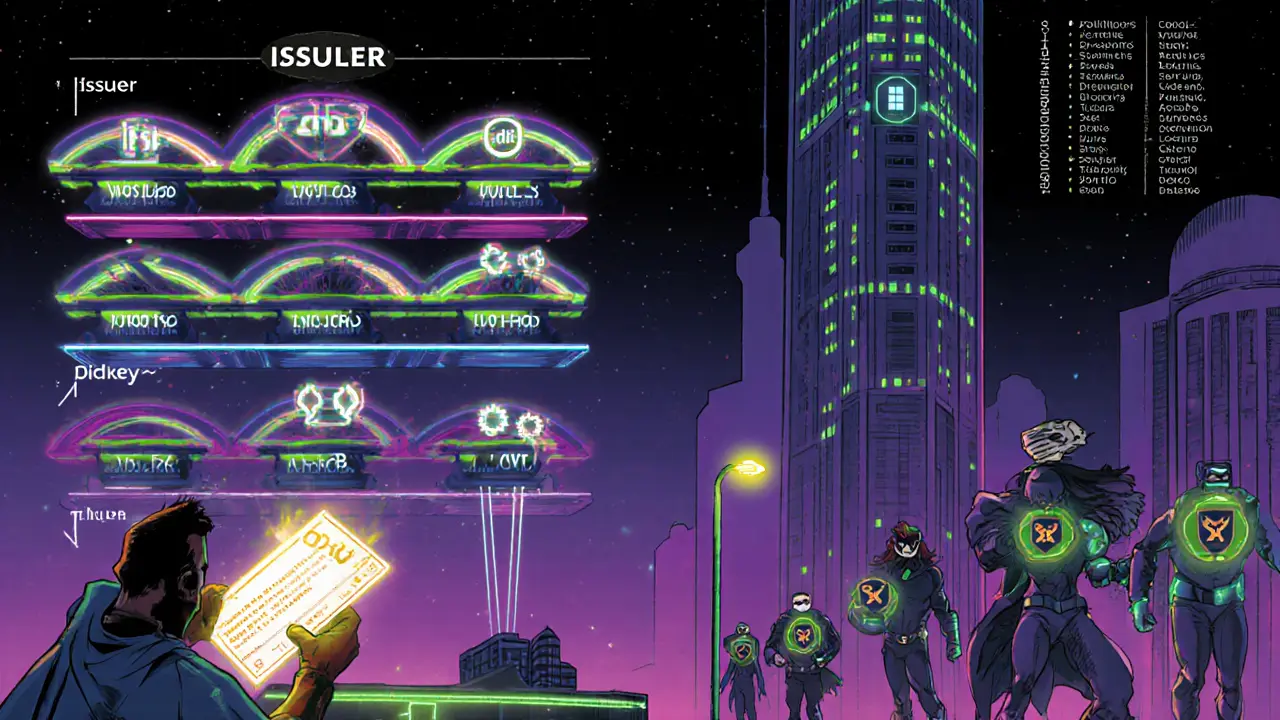
Task: Choose the Didkey section label
Action: [113, 373]
